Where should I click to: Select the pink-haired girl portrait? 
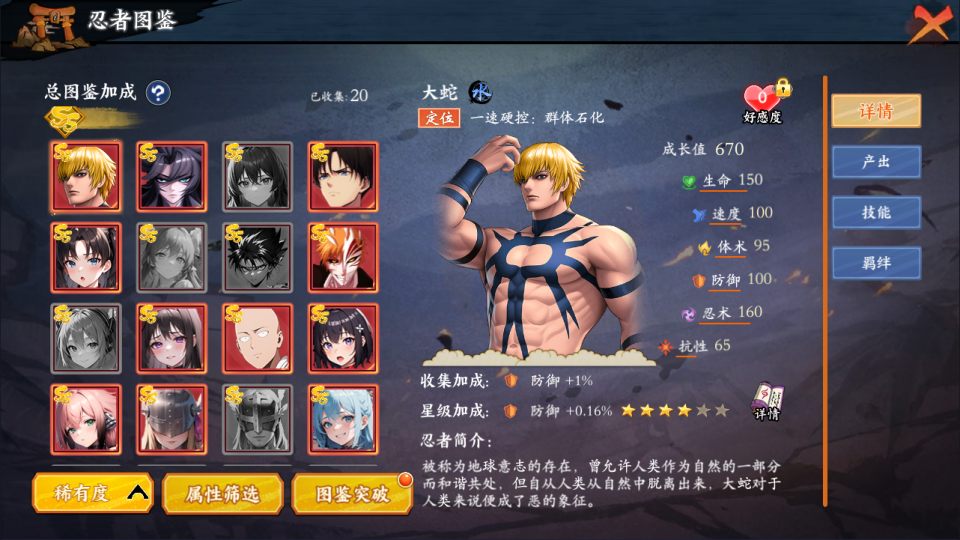click(x=86, y=419)
